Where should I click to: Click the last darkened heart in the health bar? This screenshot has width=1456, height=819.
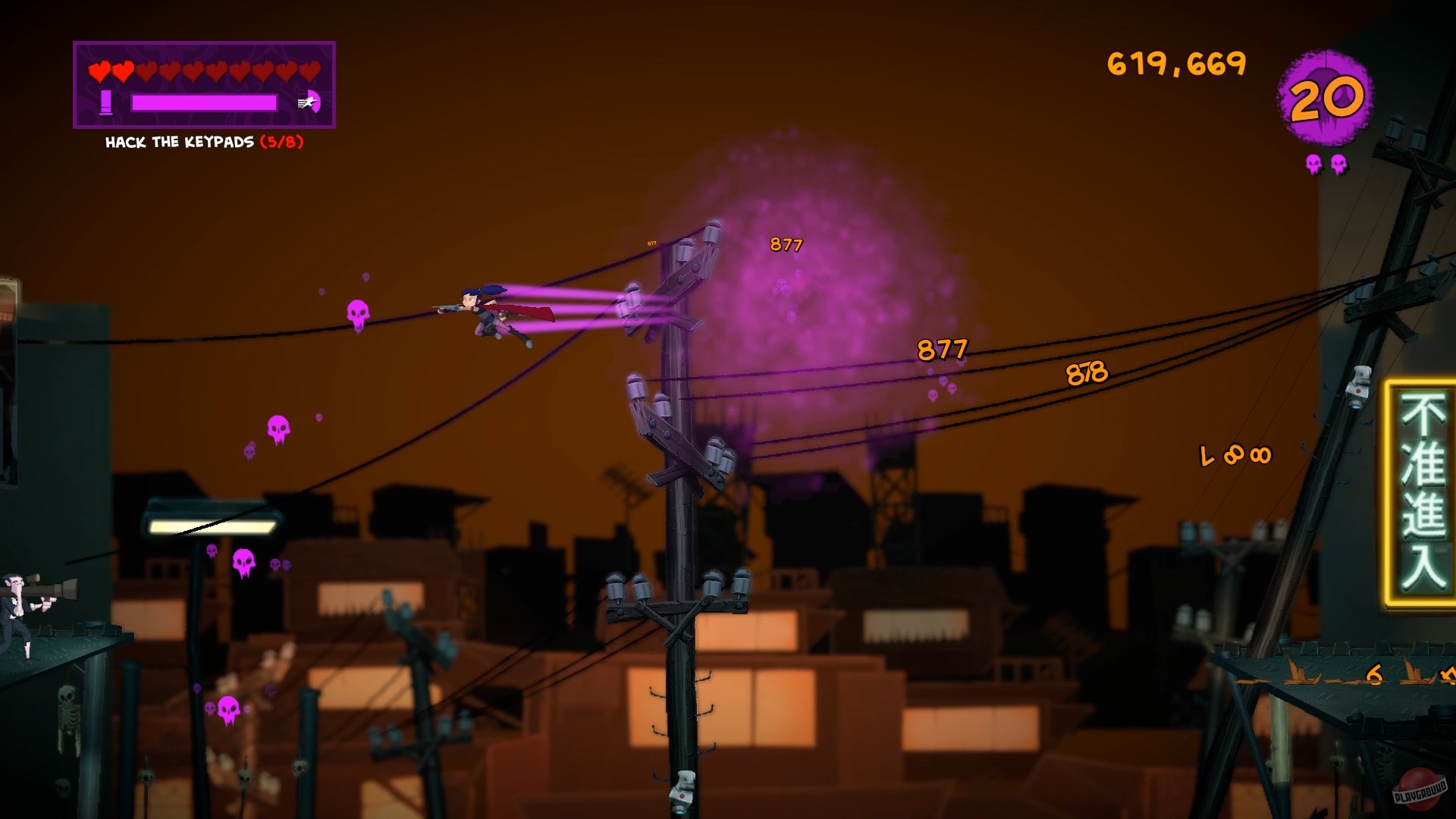(308, 72)
